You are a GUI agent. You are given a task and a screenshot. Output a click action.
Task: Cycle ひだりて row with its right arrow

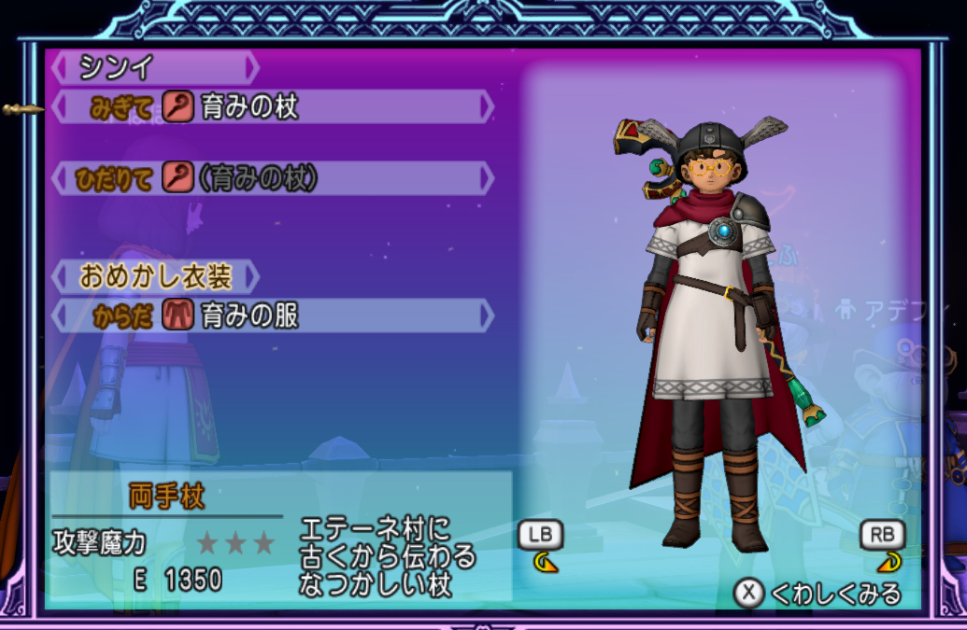(487, 179)
